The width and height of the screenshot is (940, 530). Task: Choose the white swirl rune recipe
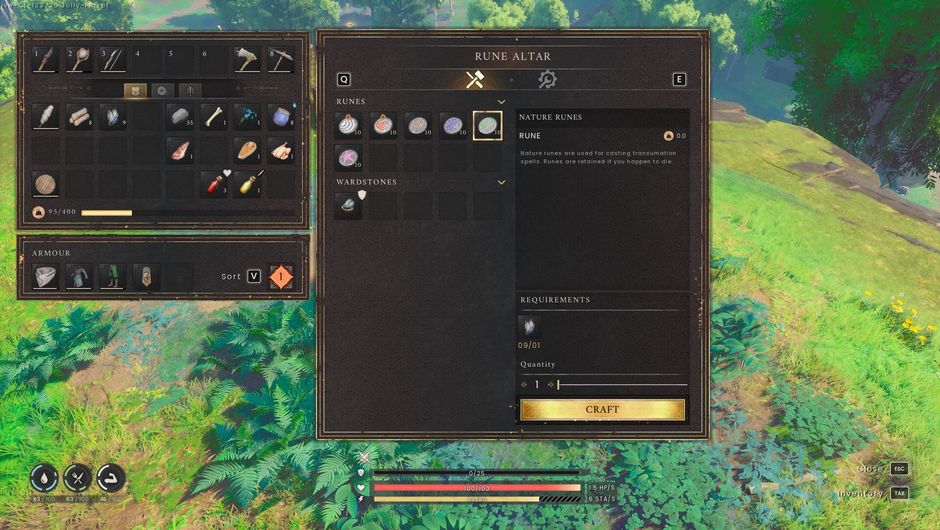point(349,125)
